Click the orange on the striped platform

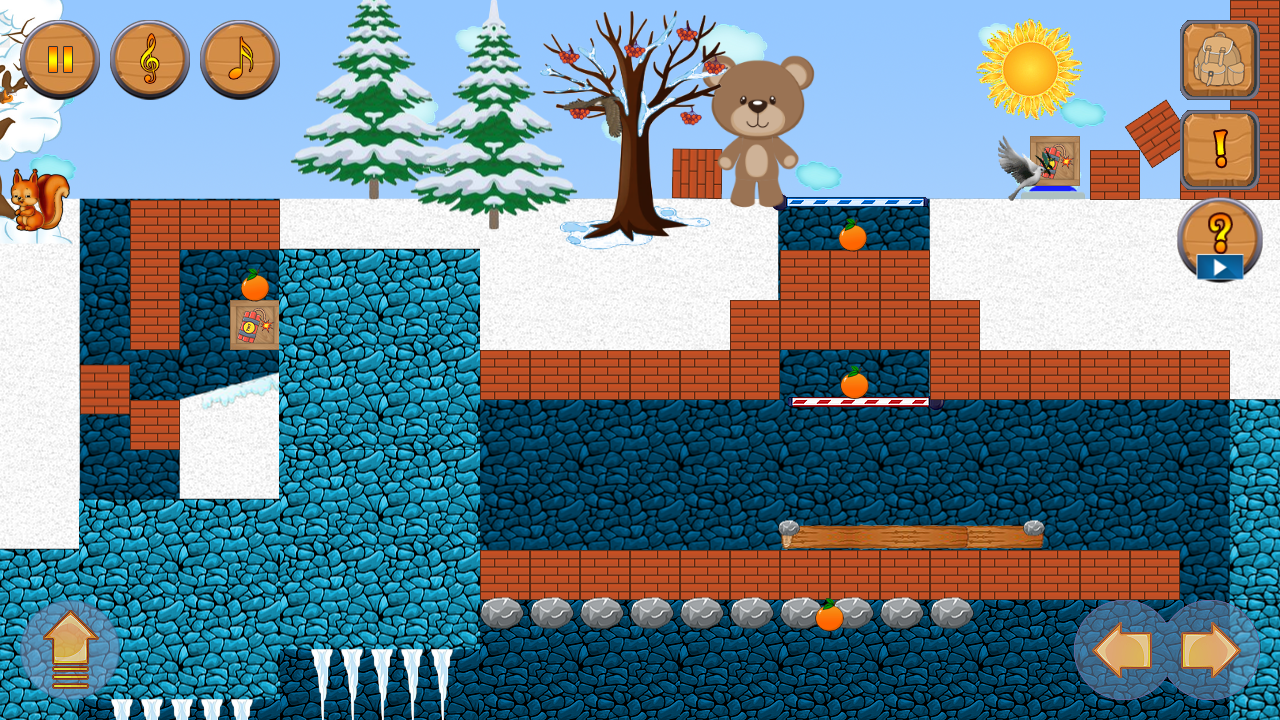click(852, 383)
